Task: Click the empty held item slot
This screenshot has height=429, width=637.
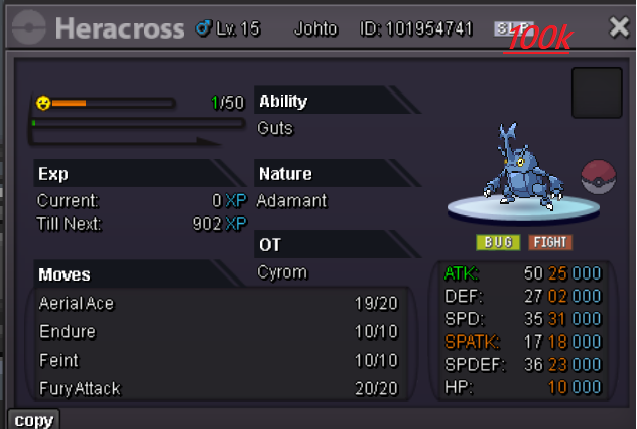Action: [x=597, y=93]
